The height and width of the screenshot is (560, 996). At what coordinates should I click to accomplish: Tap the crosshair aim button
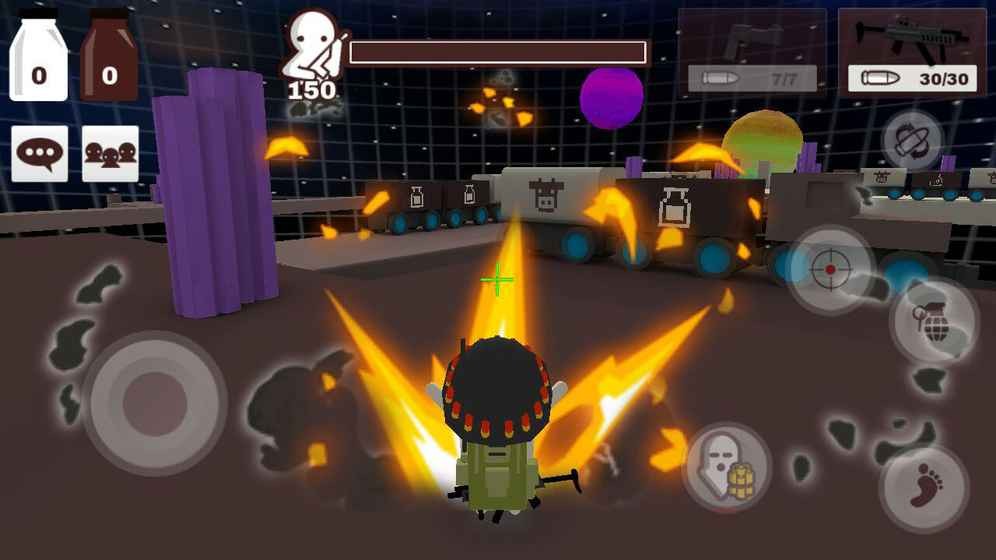point(831,270)
